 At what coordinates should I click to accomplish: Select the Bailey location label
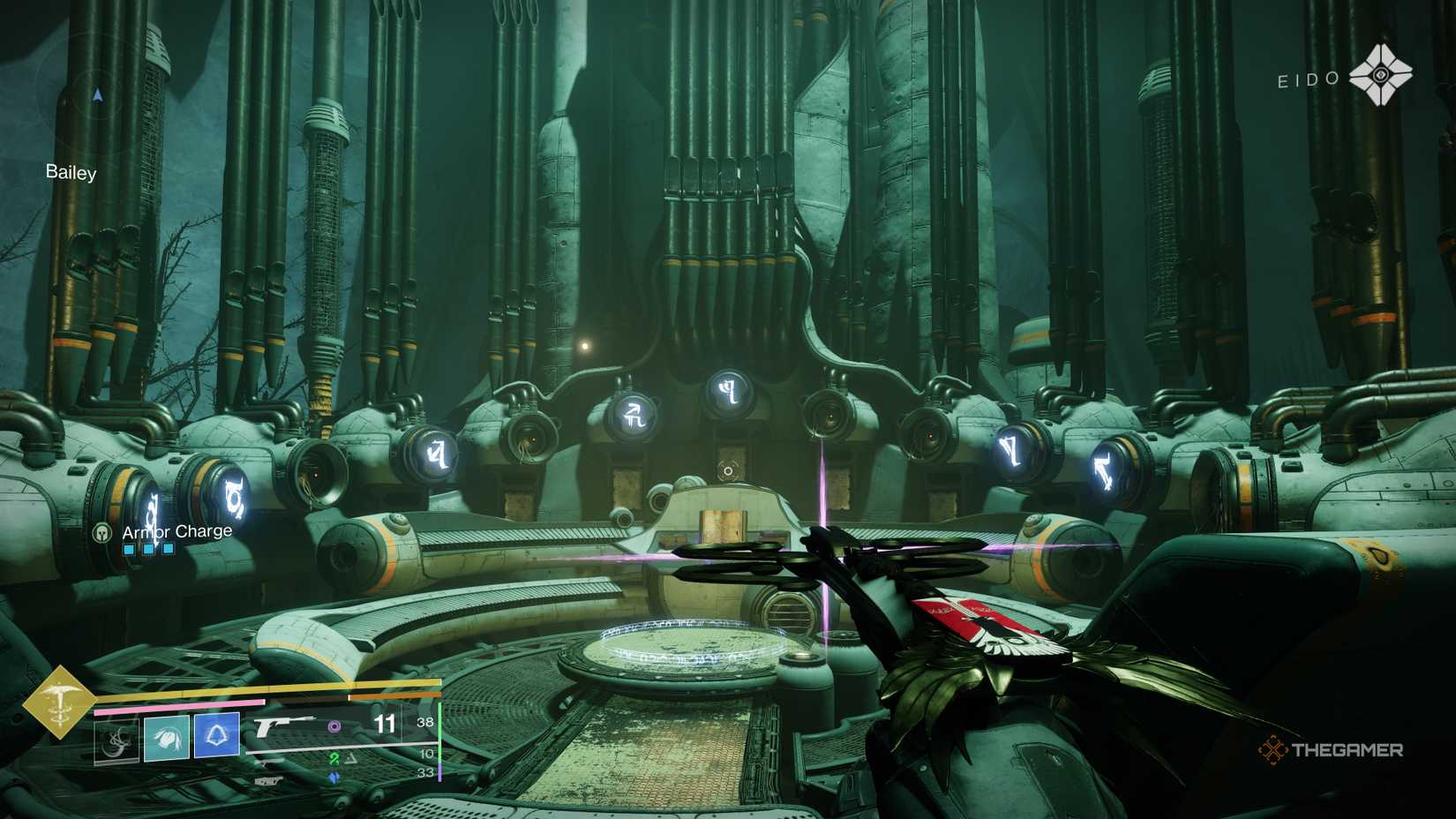tap(71, 173)
